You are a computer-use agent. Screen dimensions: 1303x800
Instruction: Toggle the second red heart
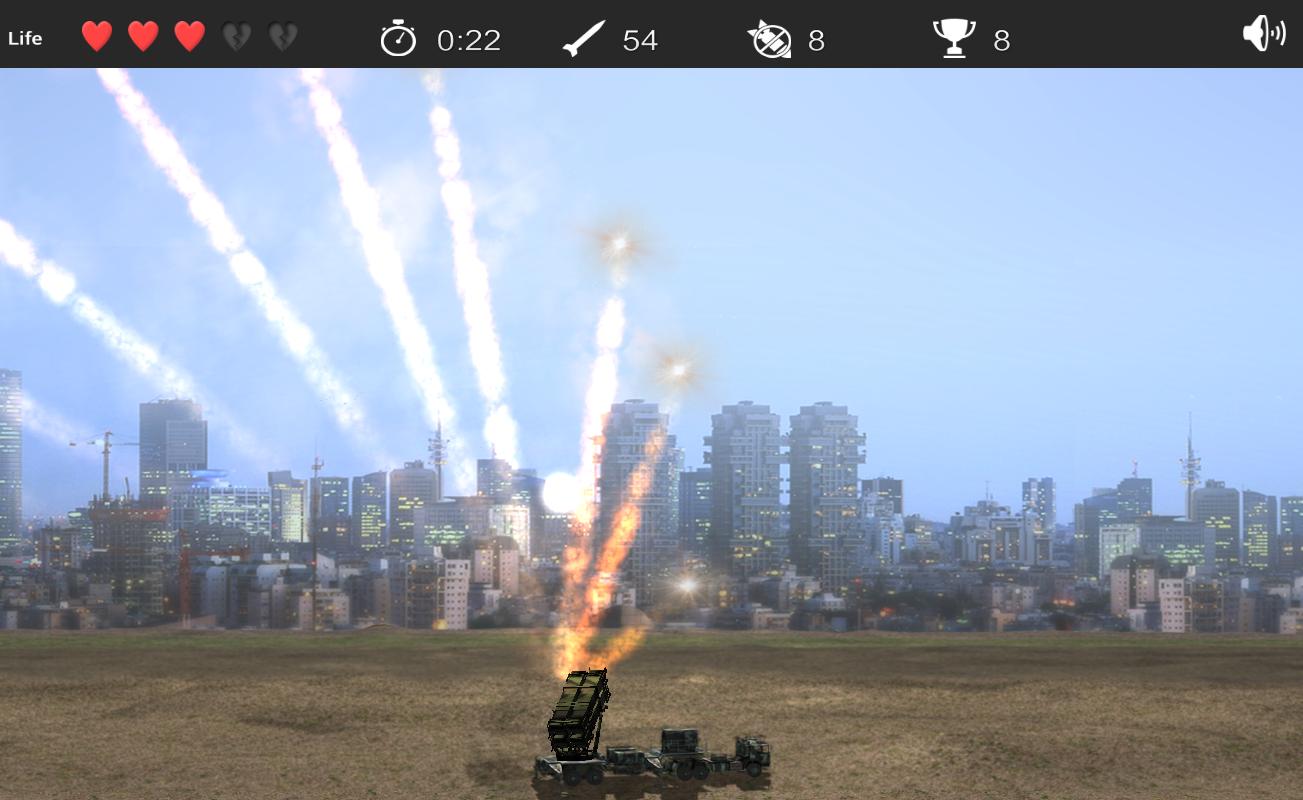(x=141, y=38)
